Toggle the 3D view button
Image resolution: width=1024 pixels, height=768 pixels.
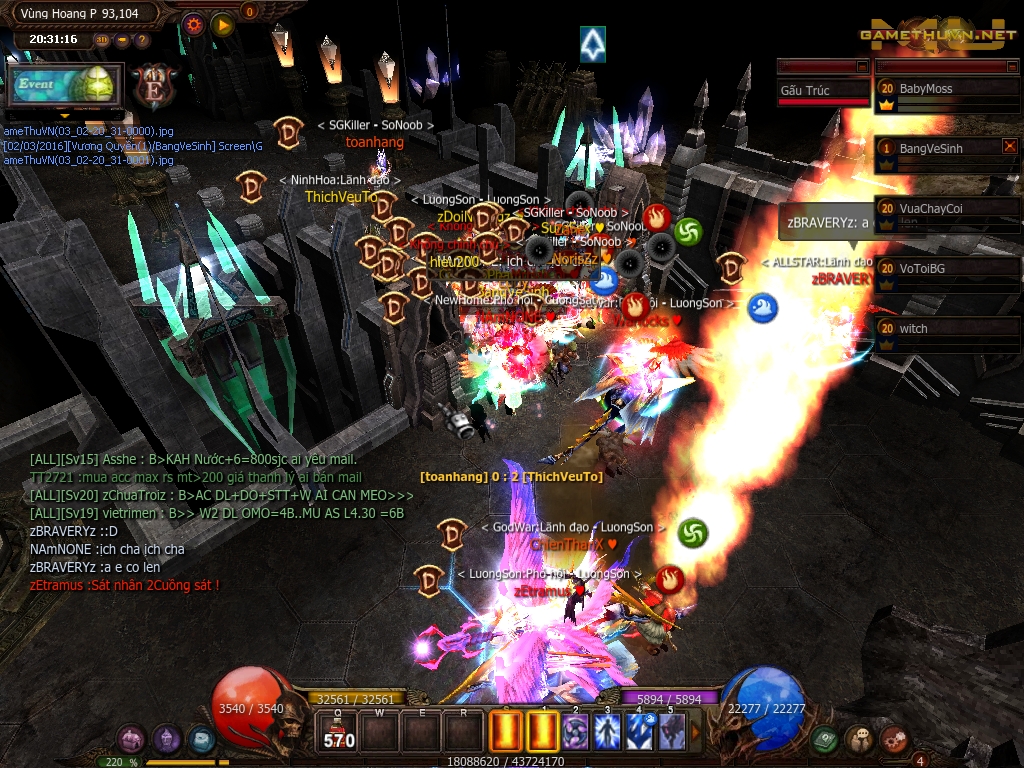(103, 40)
